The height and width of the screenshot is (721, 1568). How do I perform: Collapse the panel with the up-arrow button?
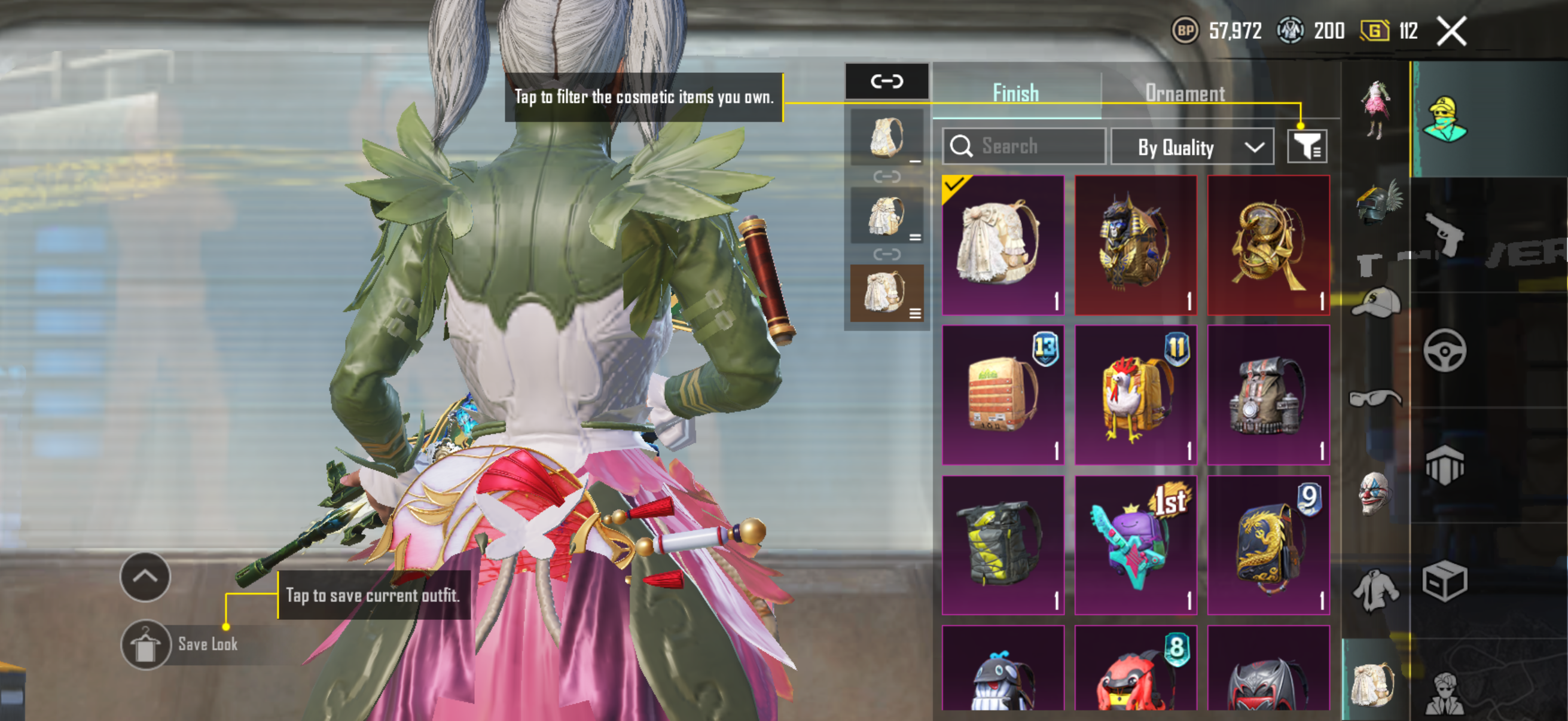click(145, 576)
